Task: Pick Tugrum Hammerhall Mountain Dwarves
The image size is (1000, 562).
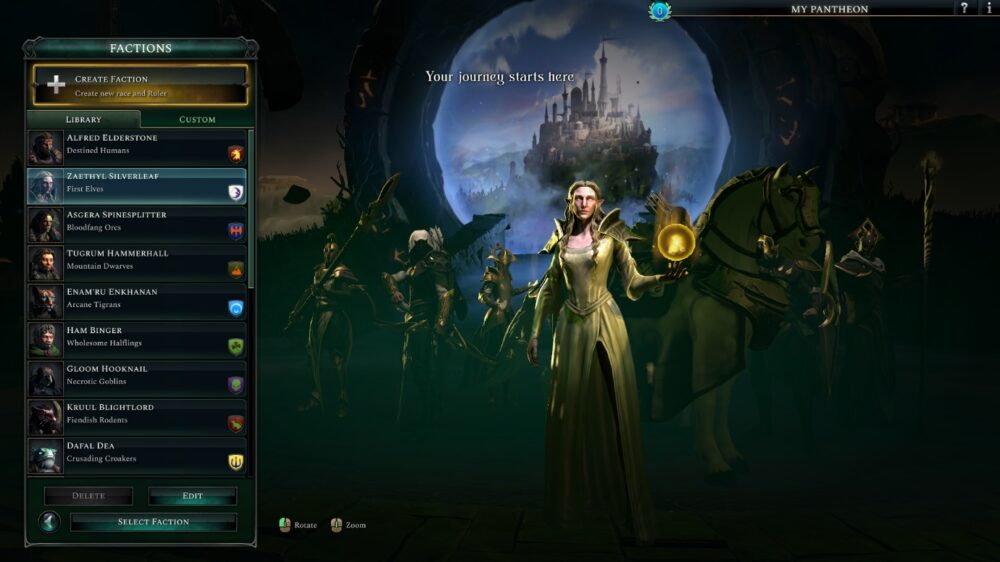Action: [x=137, y=262]
